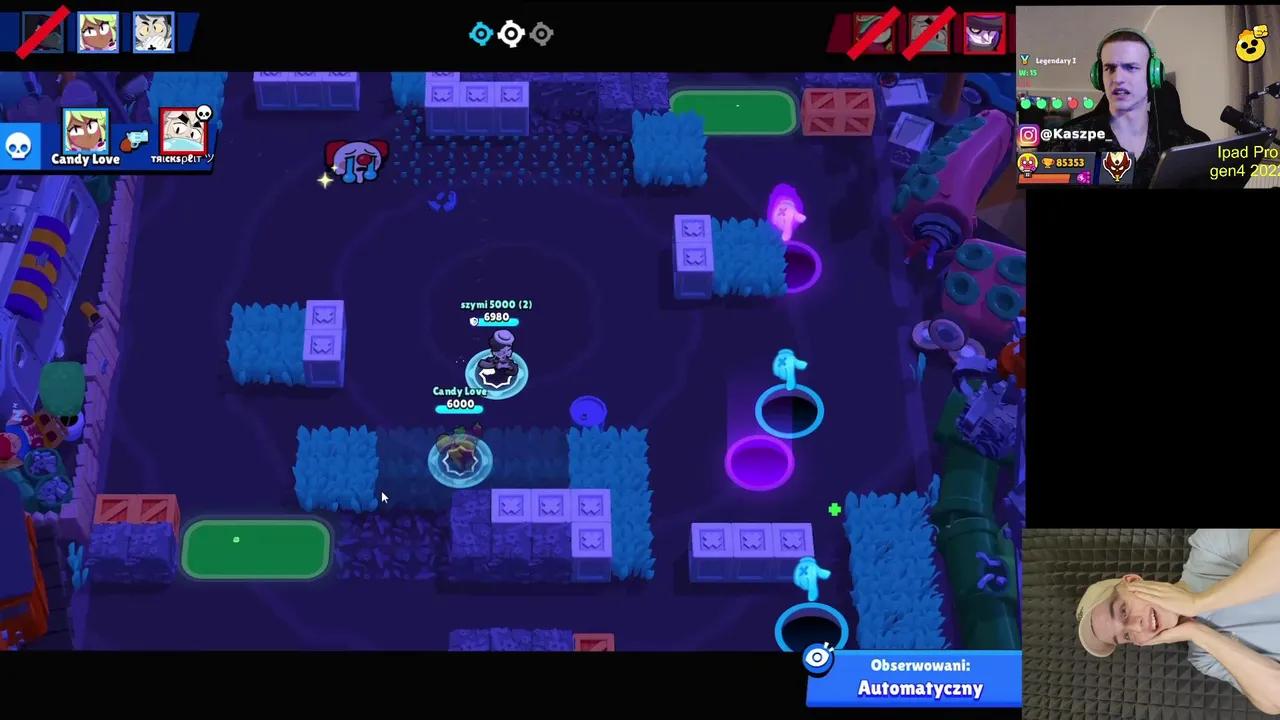
Task: Click the round blue spectate button at bottom
Action: point(817,657)
